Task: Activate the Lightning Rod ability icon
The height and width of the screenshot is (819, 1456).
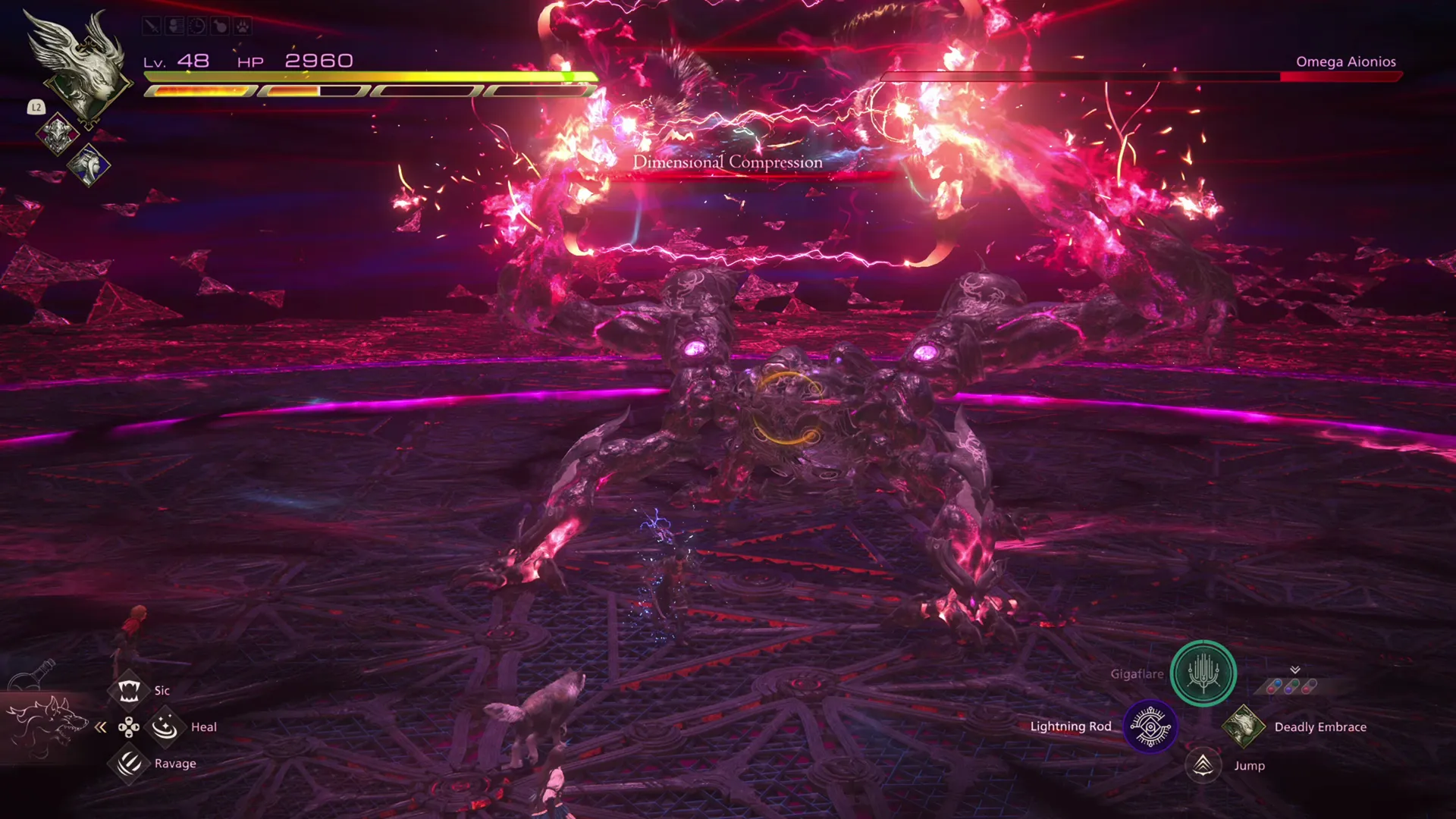Action: [1149, 726]
